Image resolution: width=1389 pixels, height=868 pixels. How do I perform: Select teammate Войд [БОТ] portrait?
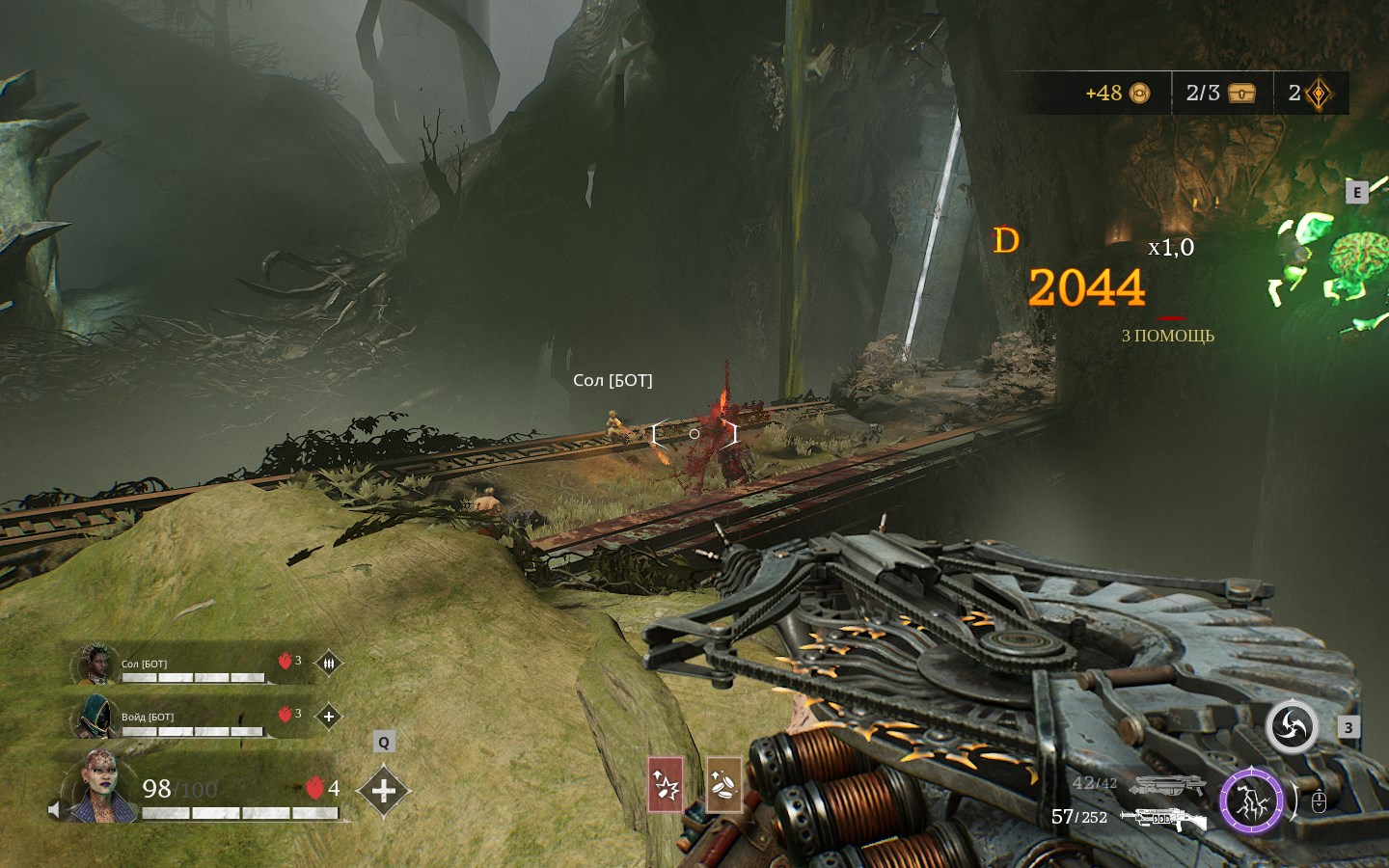tap(96, 716)
